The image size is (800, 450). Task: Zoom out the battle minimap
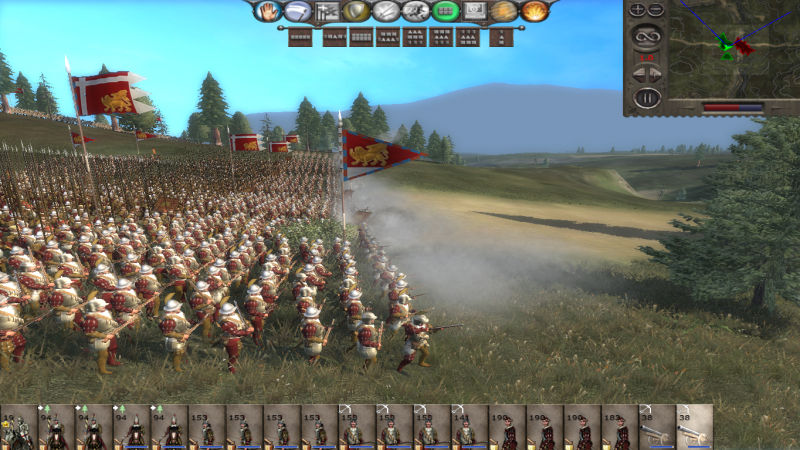656,10
